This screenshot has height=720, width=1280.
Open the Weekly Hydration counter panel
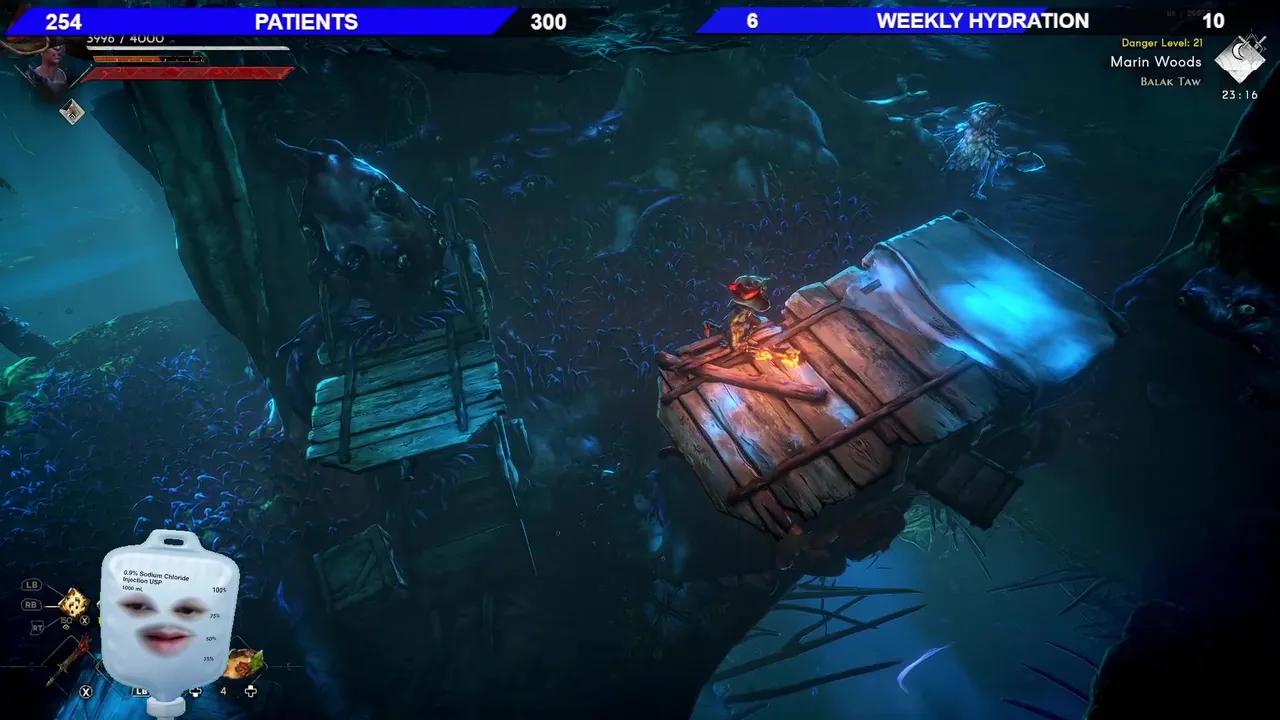pyautogui.click(x=981, y=20)
